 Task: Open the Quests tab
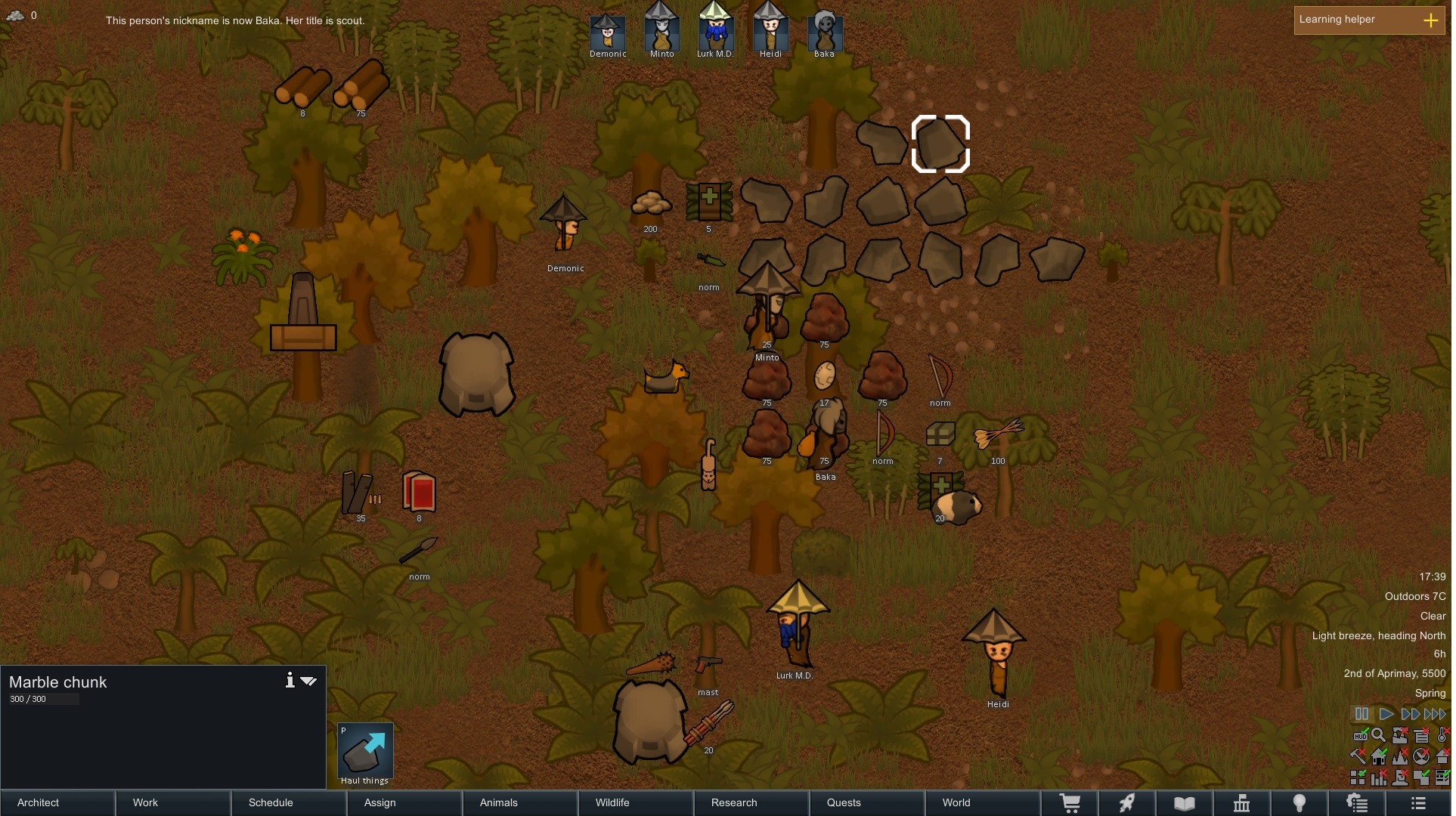867,802
